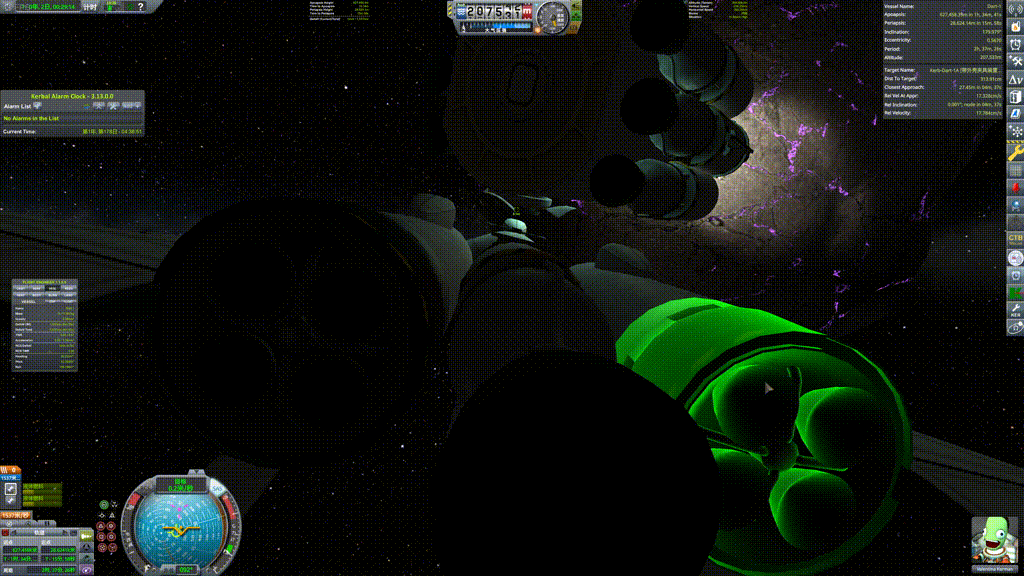
Task: Click the red thermometer toolbar icon
Action: click(x=1015, y=186)
